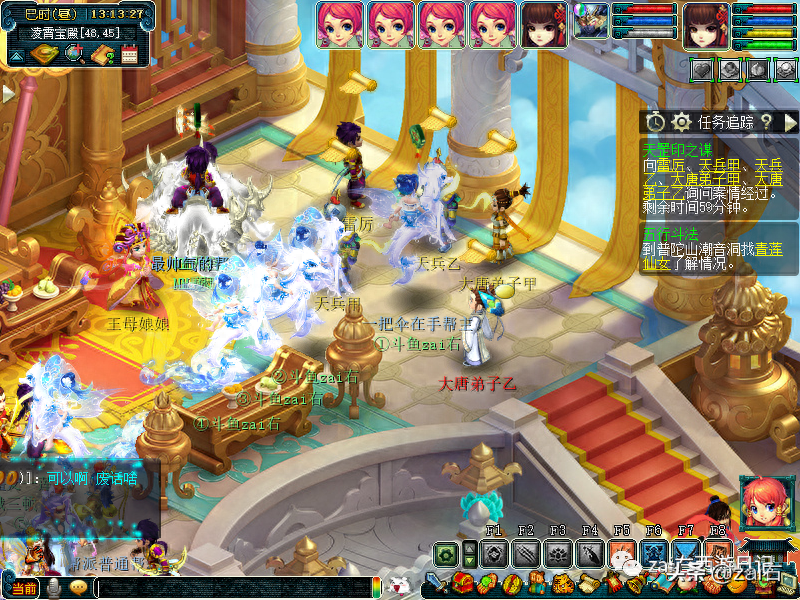
Task: Collapse the quest tracker panel arrow
Action: pos(790,122)
